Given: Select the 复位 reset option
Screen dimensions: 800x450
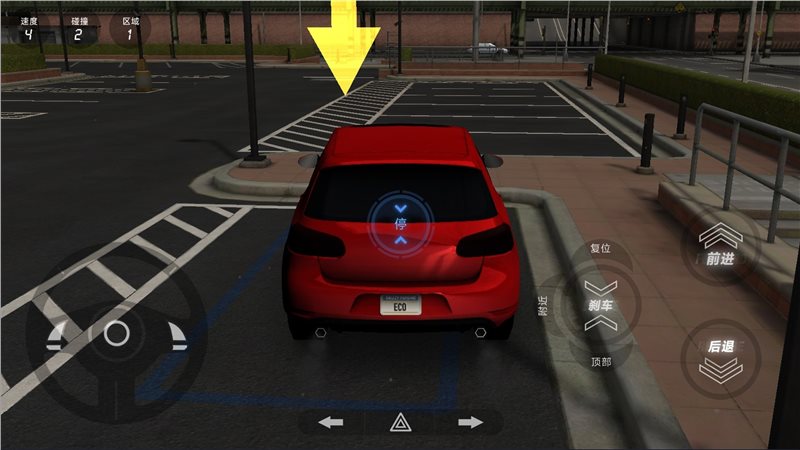Looking at the screenshot, I should 600,248.
